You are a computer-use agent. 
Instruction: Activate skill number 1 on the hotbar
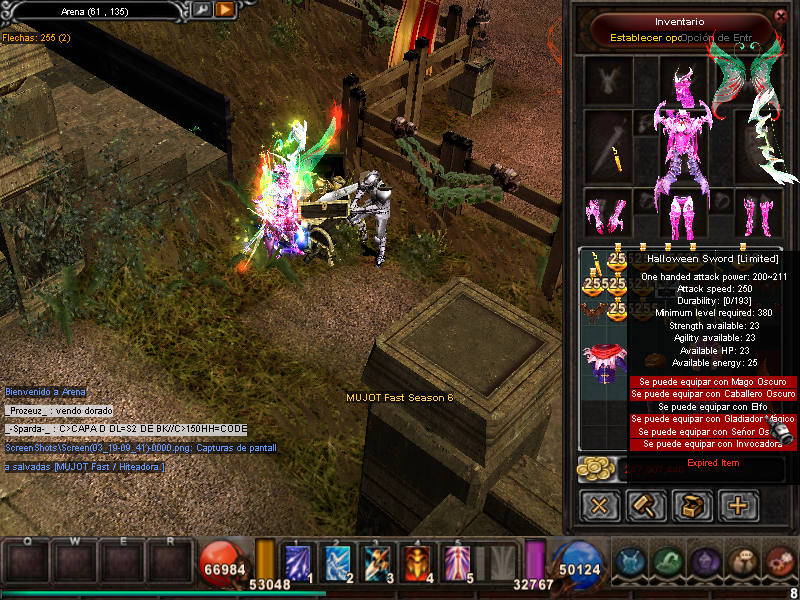click(x=299, y=562)
